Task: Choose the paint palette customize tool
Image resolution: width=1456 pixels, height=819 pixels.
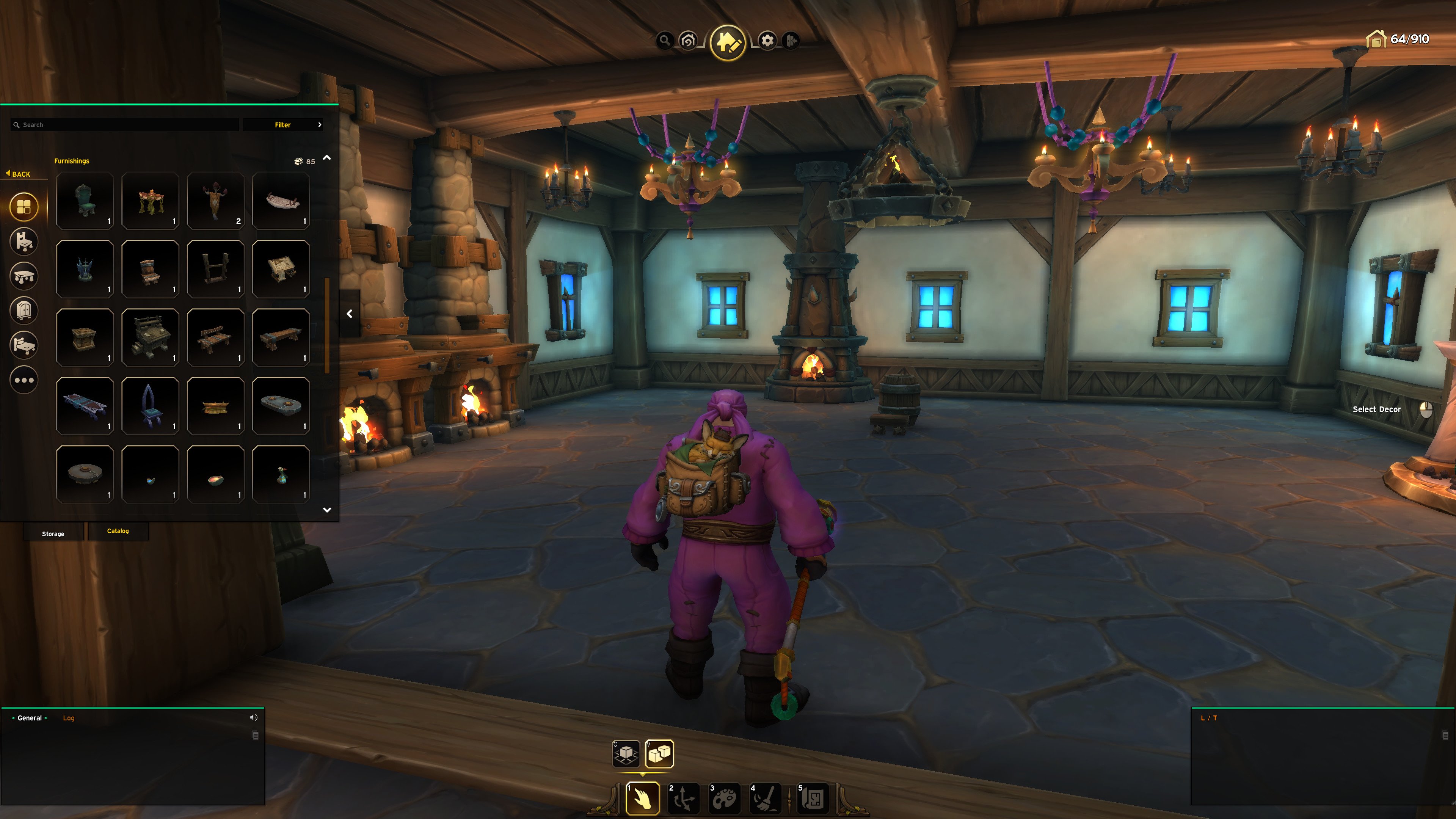Action: 724,798
